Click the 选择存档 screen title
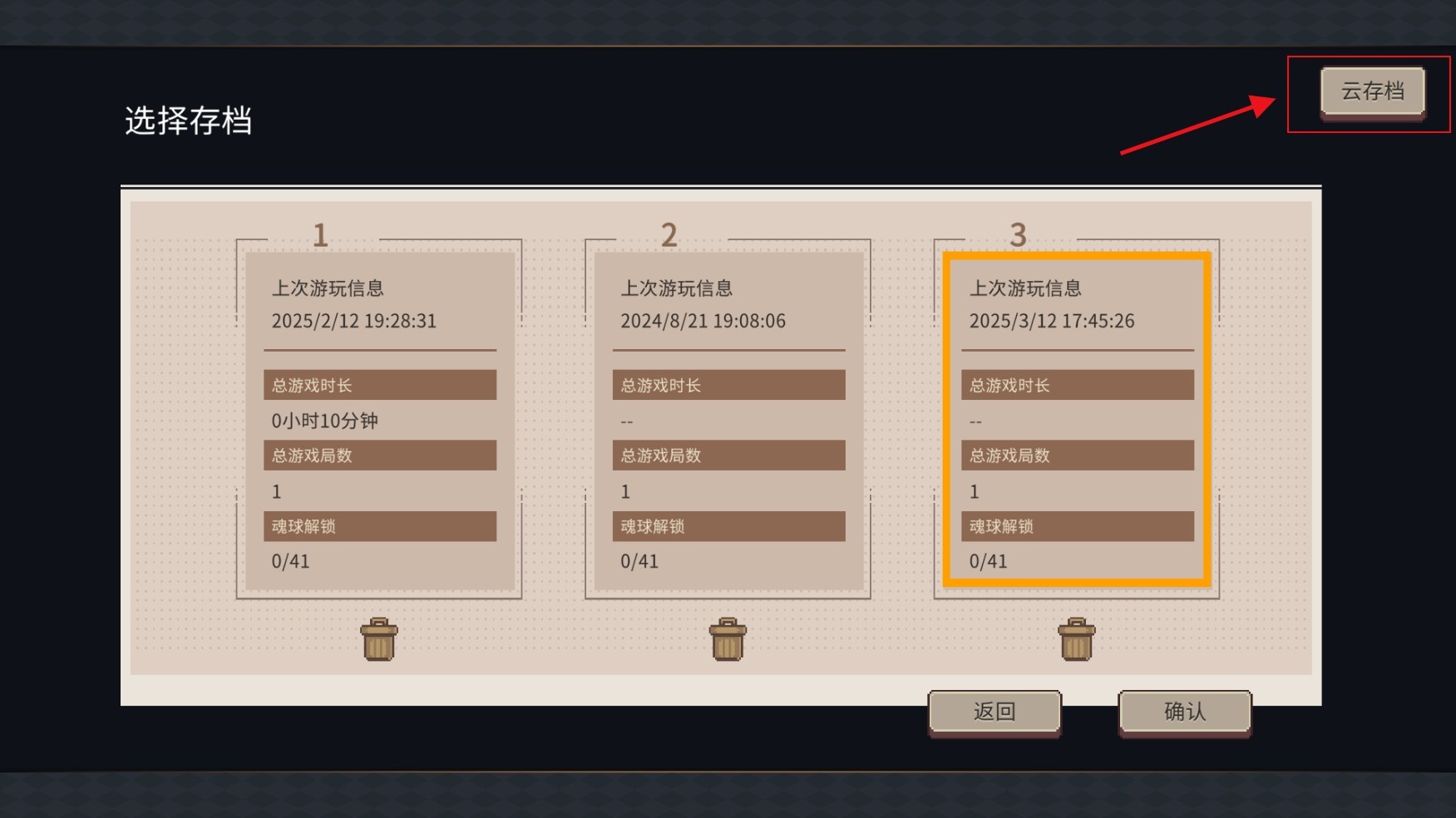1456x818 pixels. point(191,121)
